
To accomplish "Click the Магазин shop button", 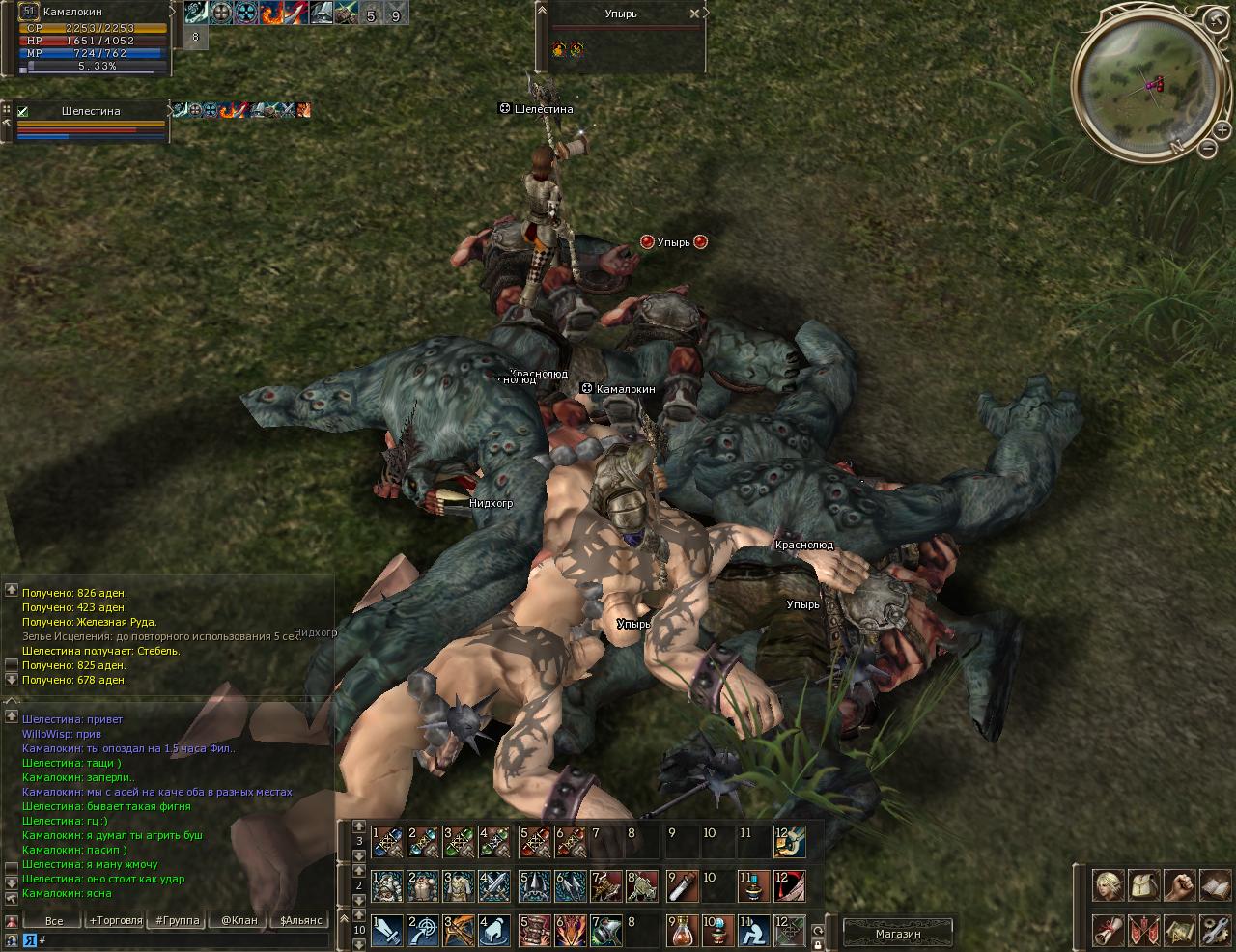I will point(898,934).
